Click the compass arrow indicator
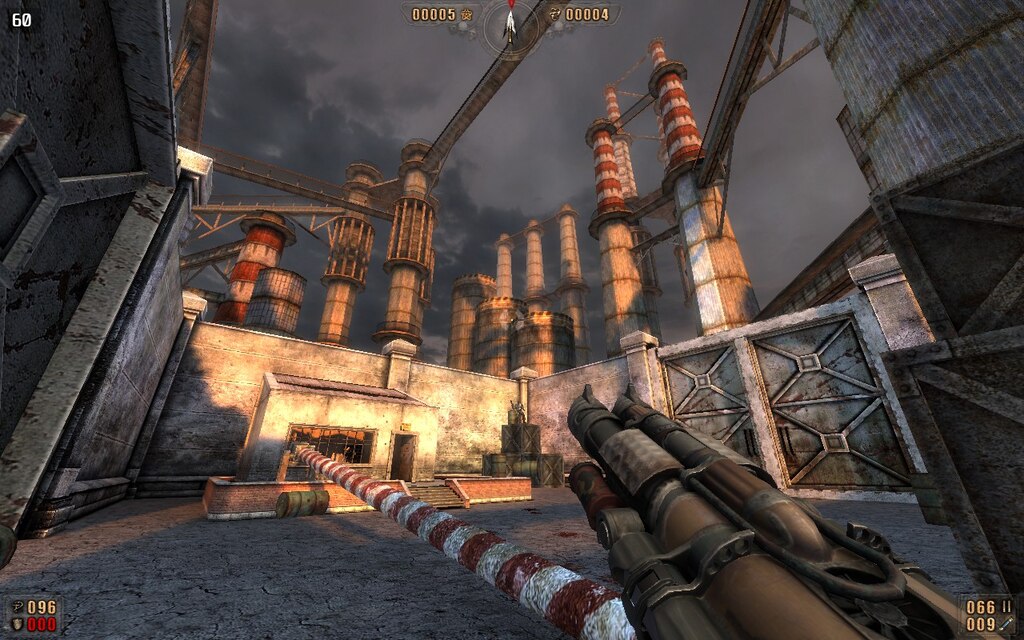 pos(510,22)
